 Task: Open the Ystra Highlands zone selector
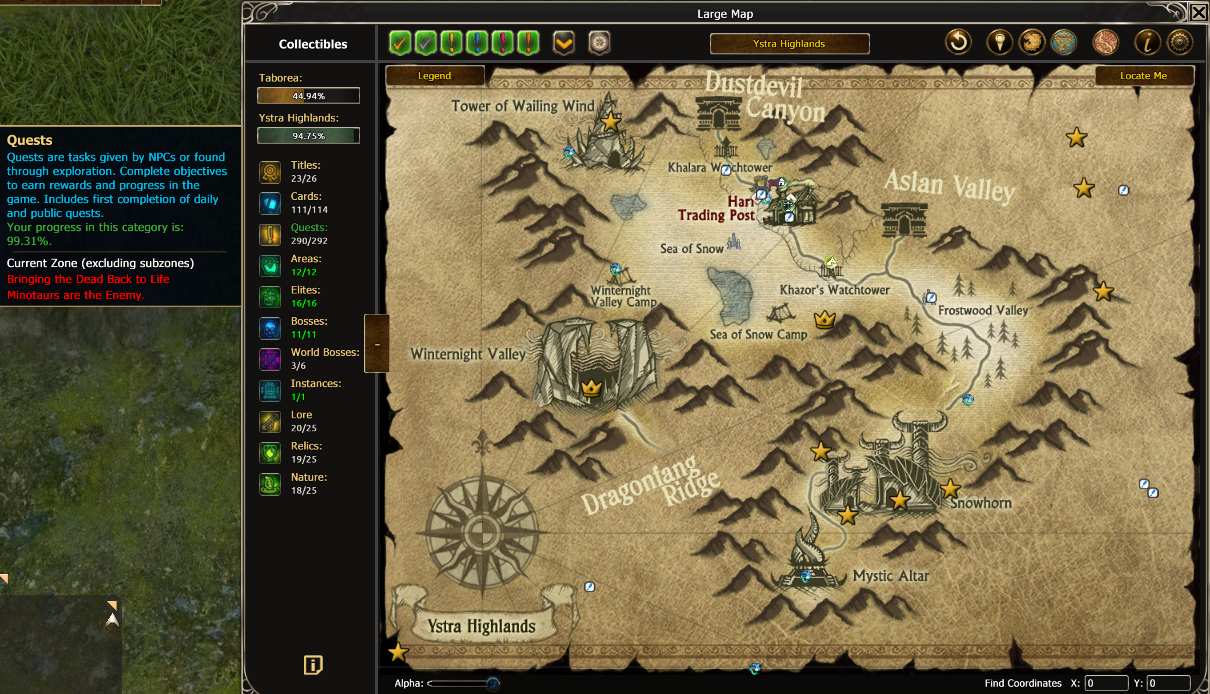pos(789,43)
